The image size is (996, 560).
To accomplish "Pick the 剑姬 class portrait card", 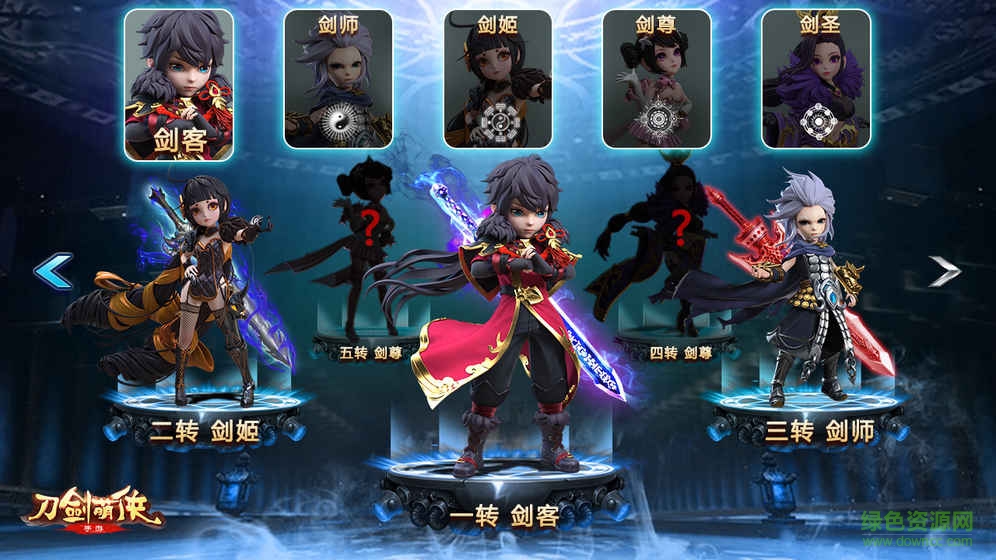I will click(497, 79).
